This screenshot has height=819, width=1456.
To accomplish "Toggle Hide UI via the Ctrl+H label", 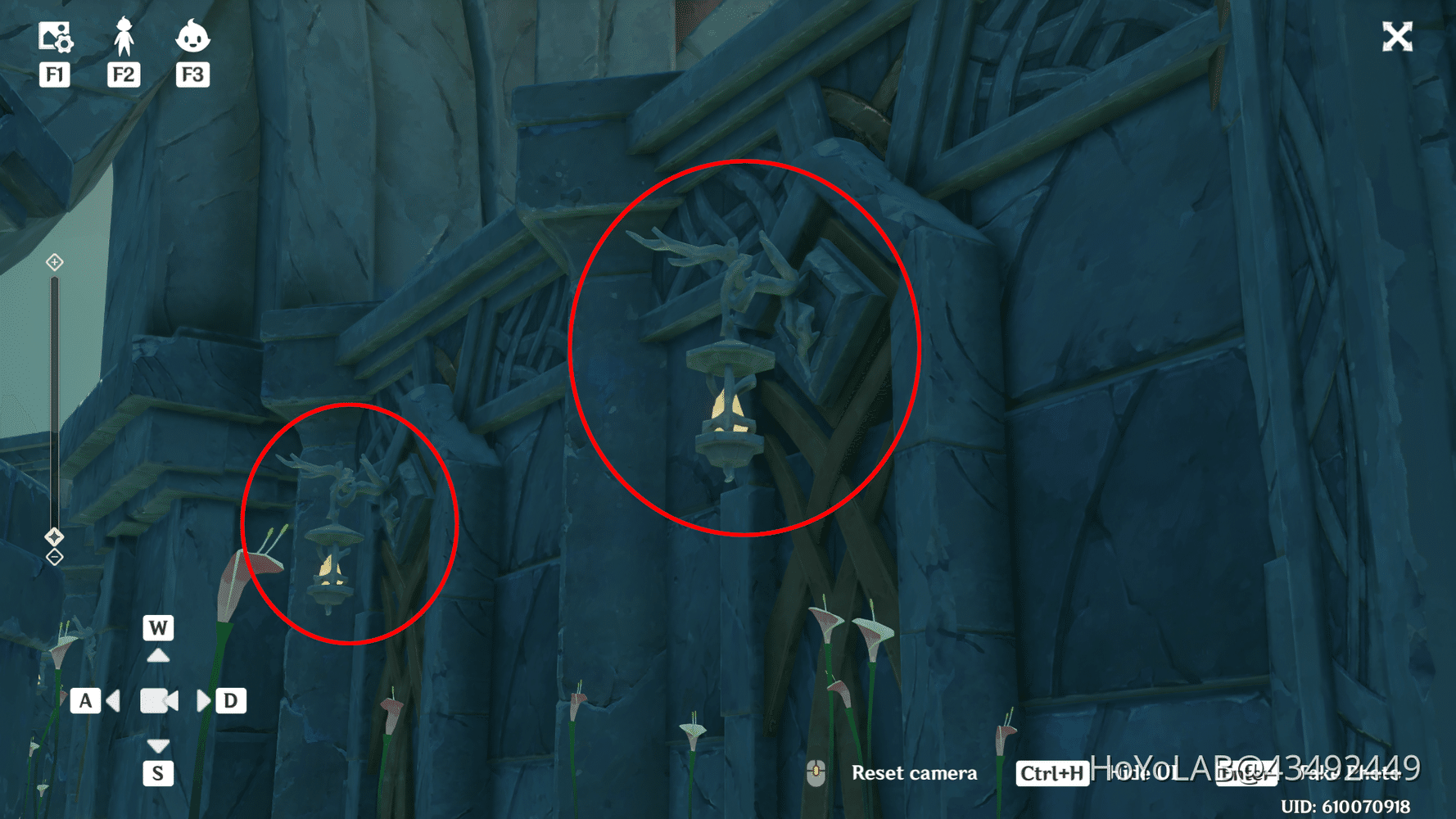I will [x=1051, y=772].
